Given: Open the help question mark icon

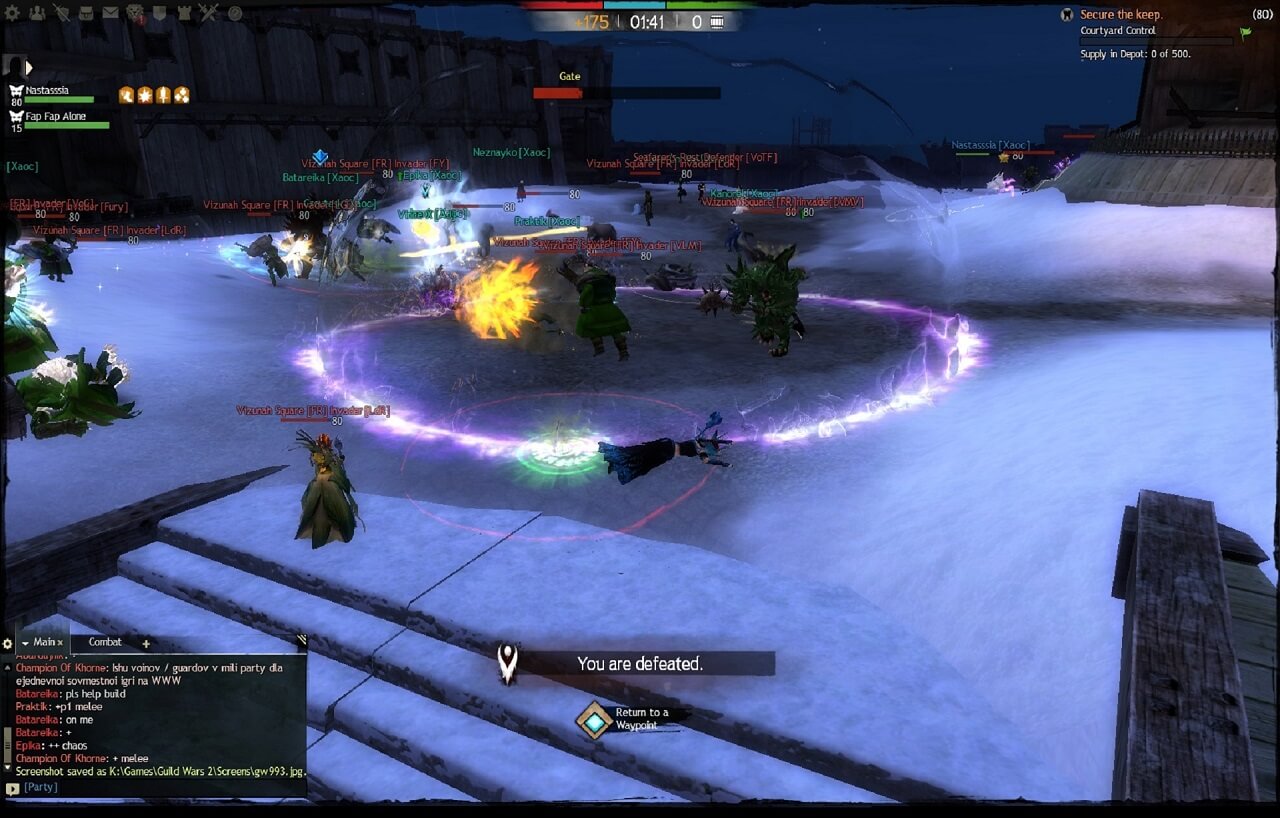Looking at the screenshot, I should tap(235, 13).
